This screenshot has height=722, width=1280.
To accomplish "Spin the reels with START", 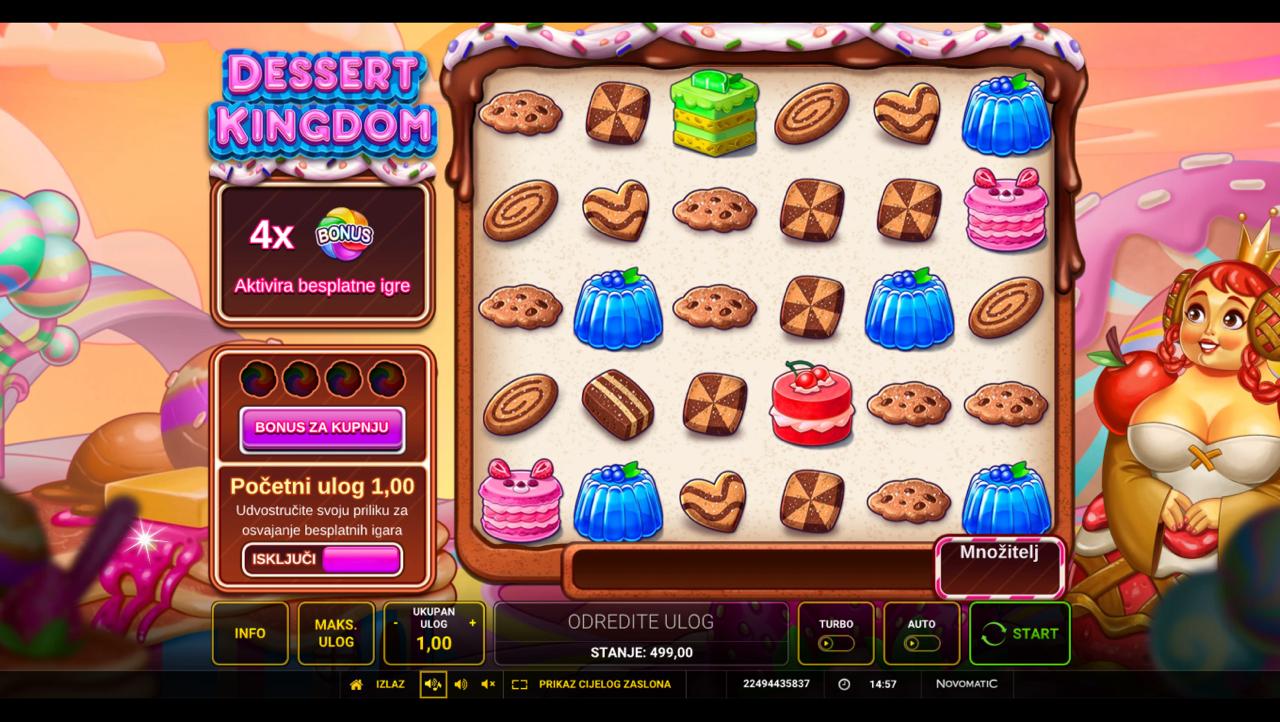I will (x=1019, y=633).
